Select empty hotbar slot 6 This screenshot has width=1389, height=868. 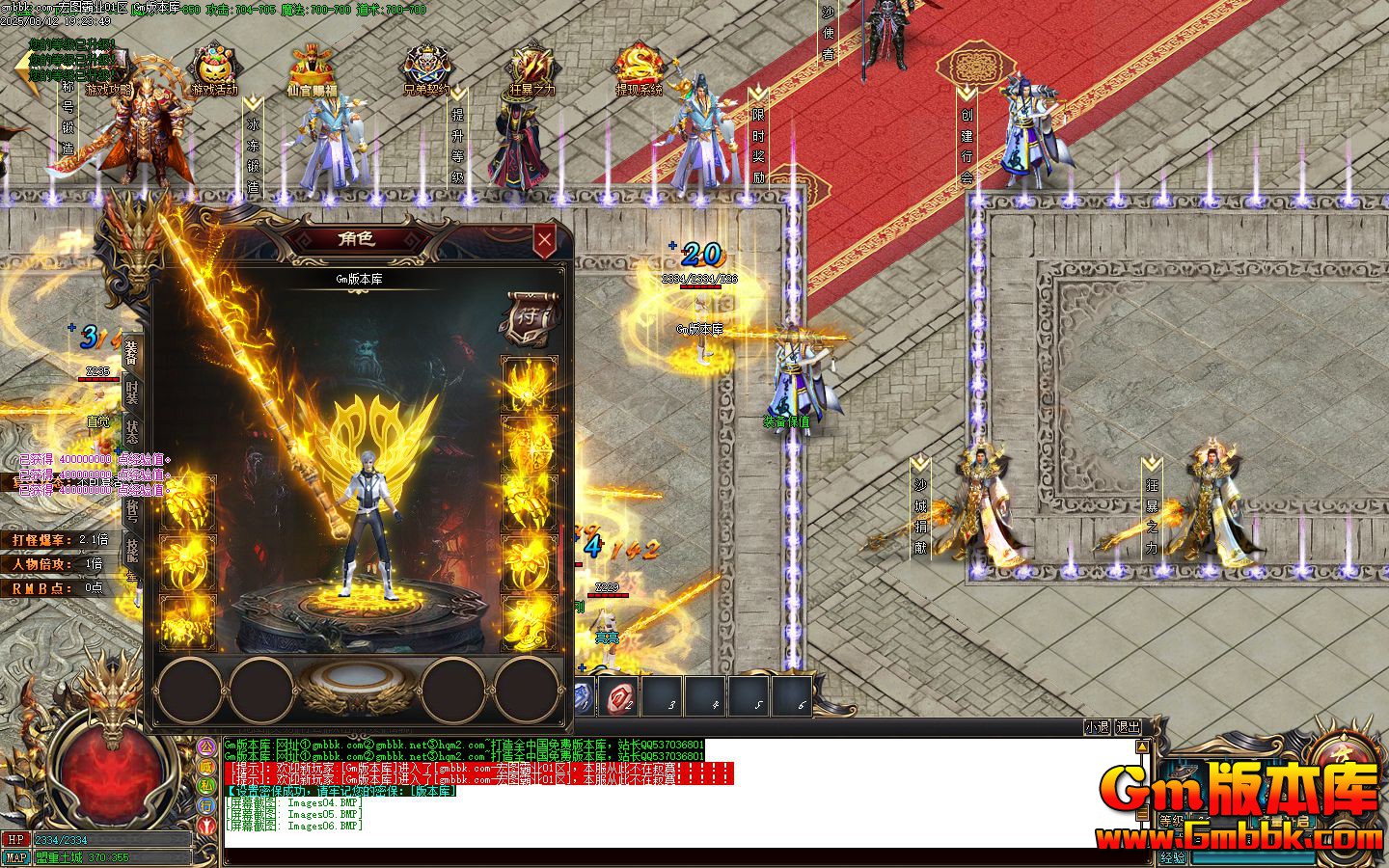(792, 696)
